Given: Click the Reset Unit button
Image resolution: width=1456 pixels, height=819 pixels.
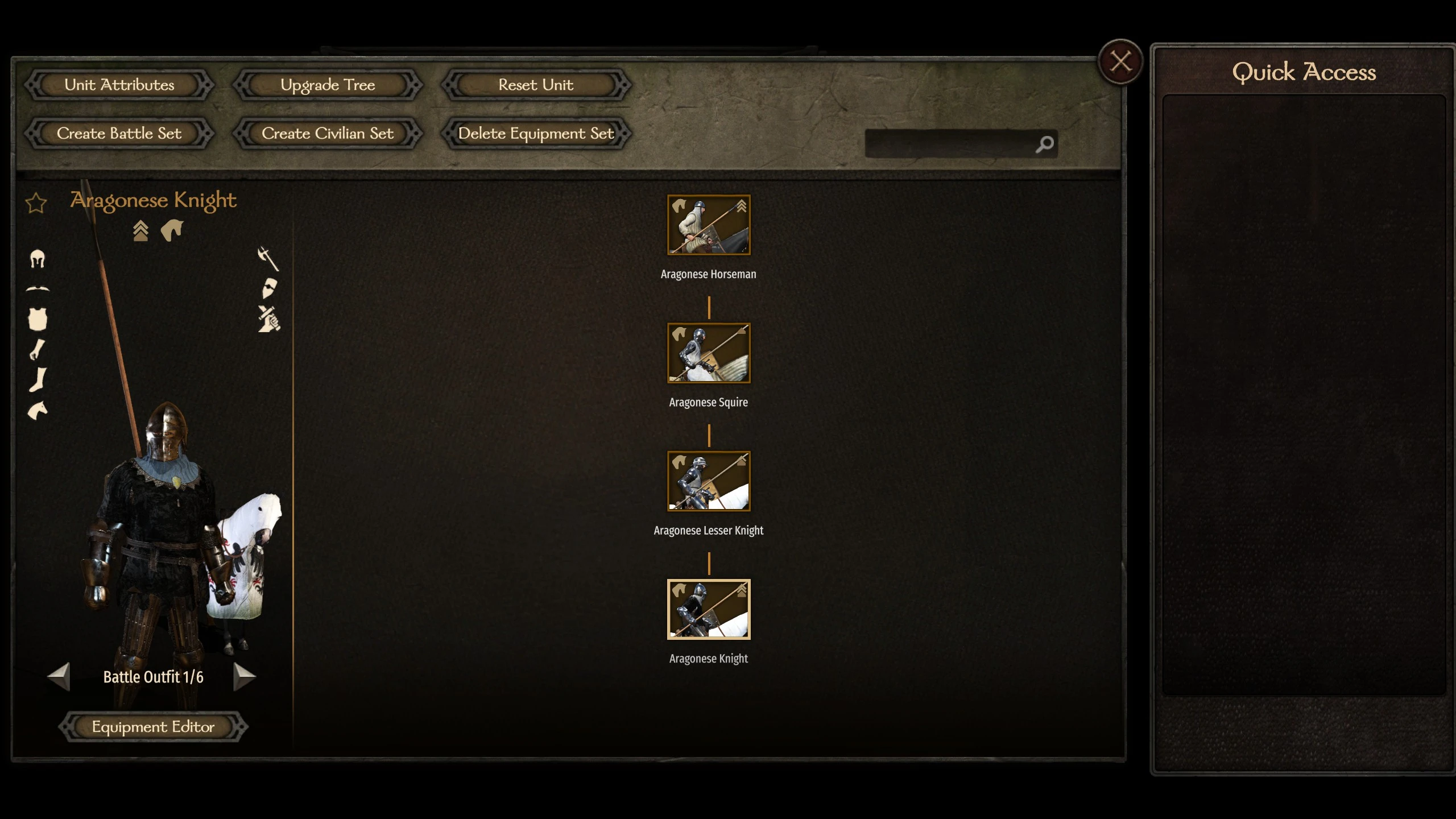Looking at the screenshot, I should 536,85.
